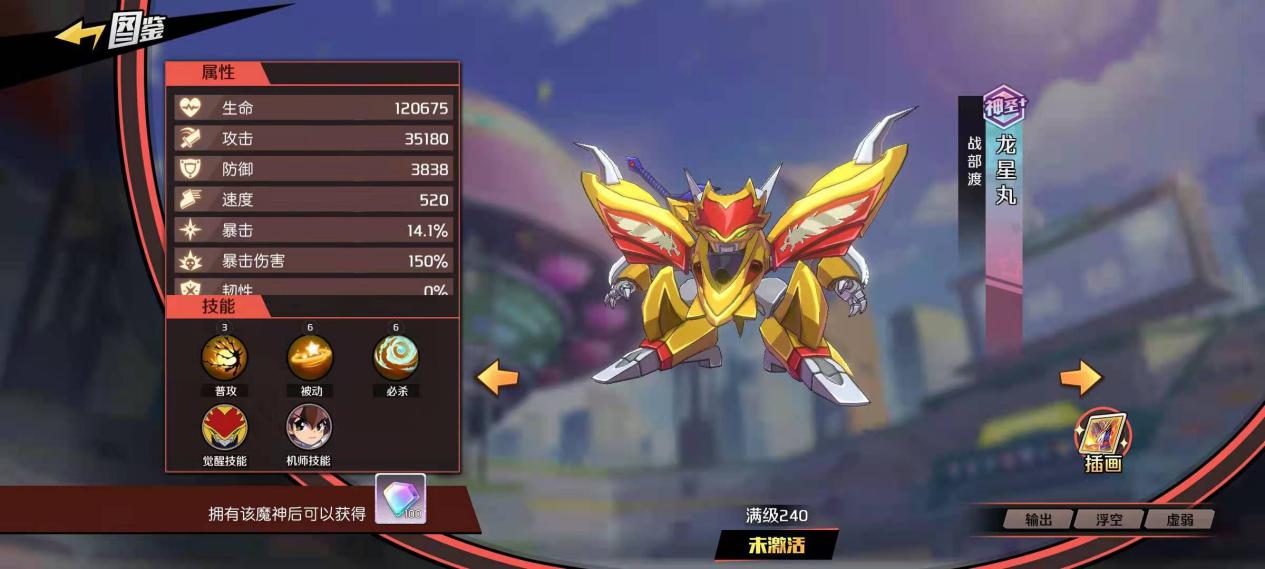View the 机师技能 pilot skill
This screenshot has height=569, width=1265.
(x=310, y=428)
